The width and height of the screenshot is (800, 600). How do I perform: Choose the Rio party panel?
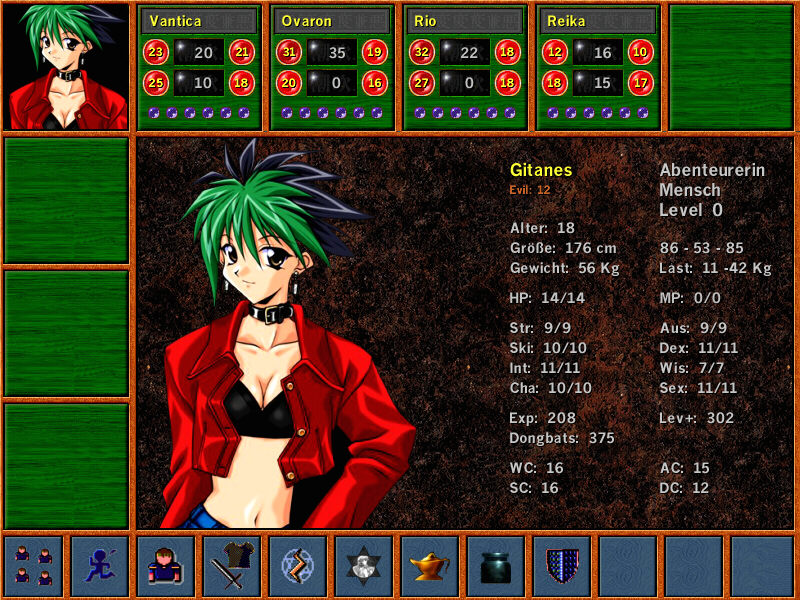click(465, 67)
